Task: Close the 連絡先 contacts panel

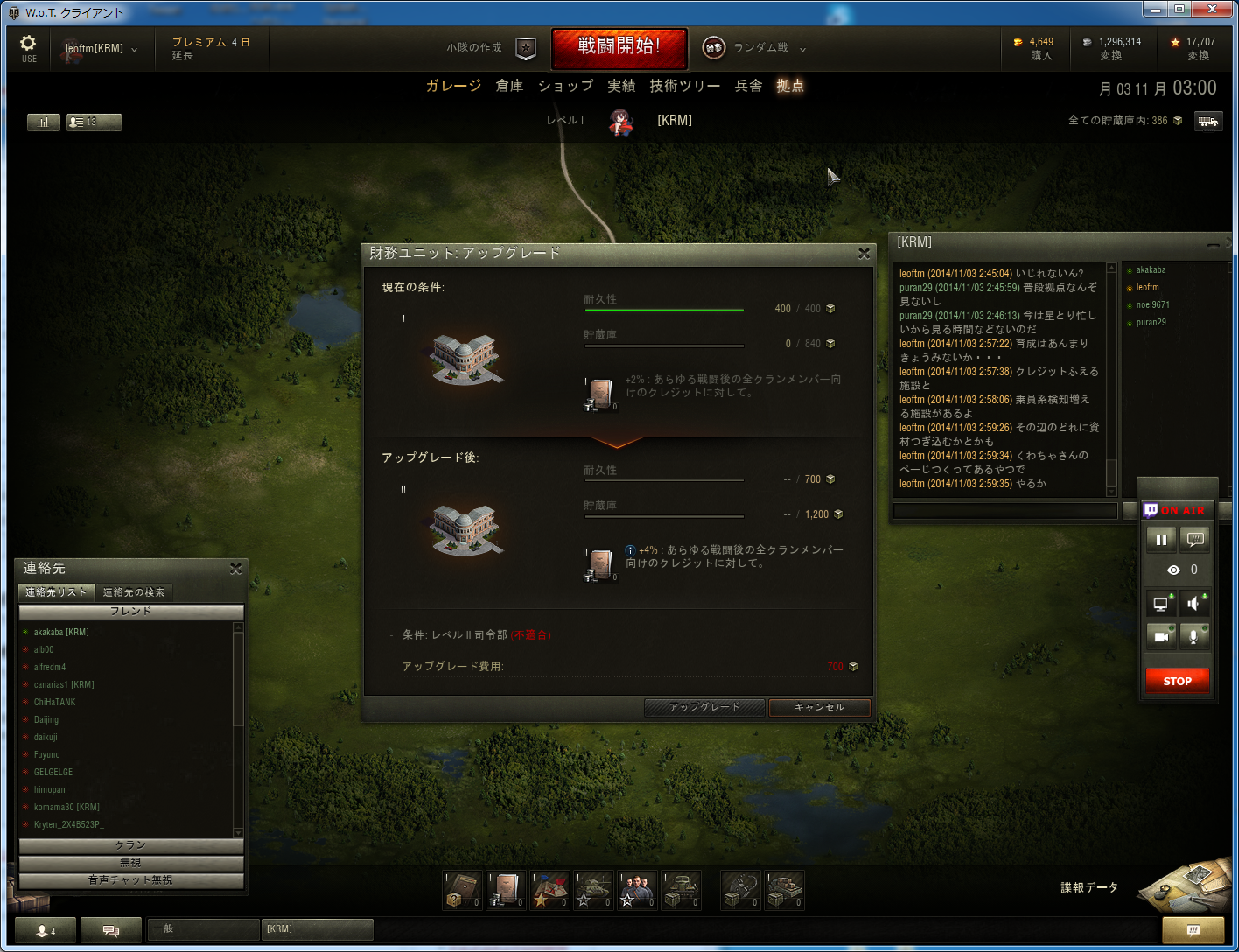Action: coord(235,569)
